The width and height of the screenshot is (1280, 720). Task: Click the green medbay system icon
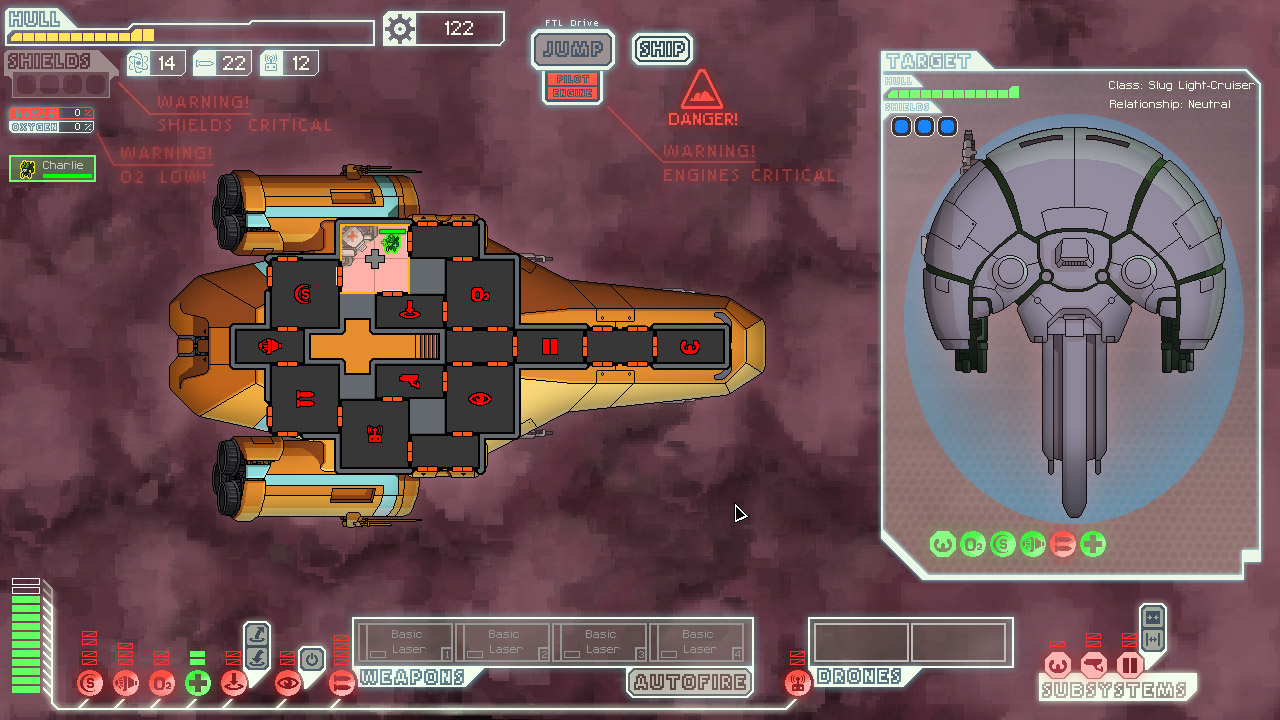[198, 684]
